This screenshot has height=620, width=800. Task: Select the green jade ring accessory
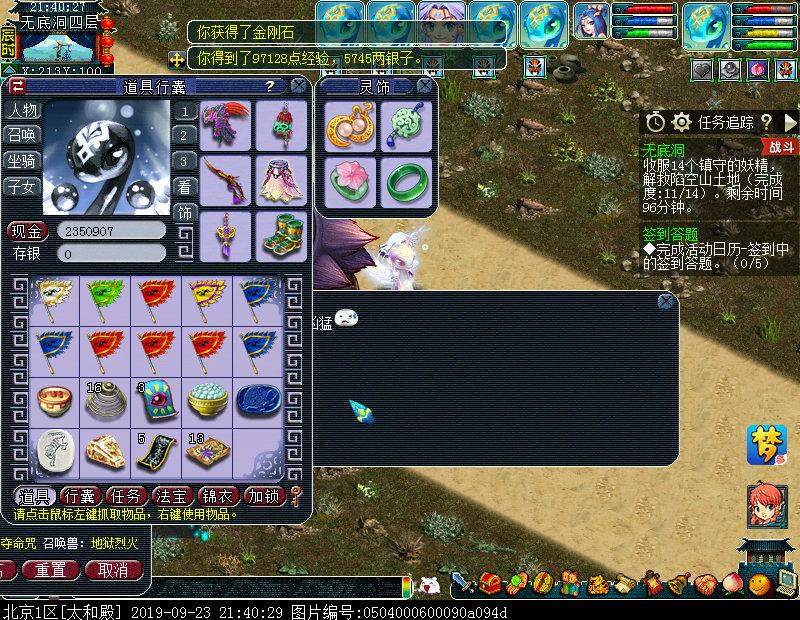405,182
